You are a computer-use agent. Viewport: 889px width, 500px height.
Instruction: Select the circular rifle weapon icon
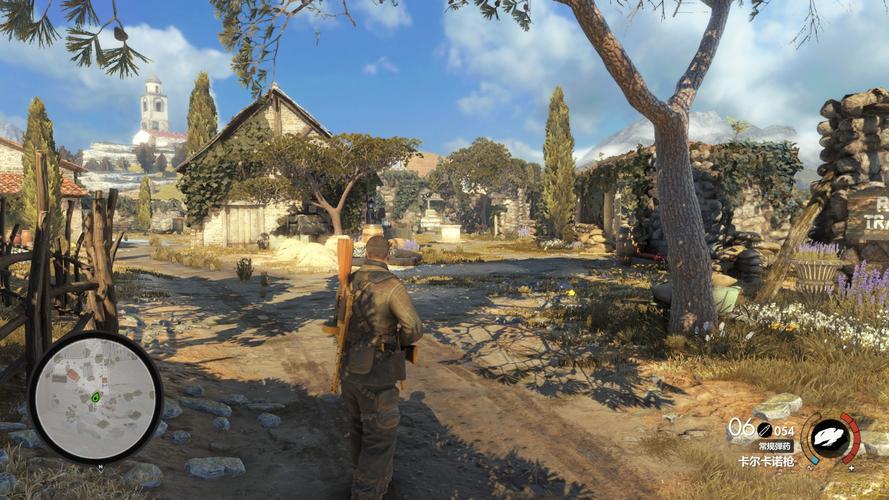coord(830,437)
